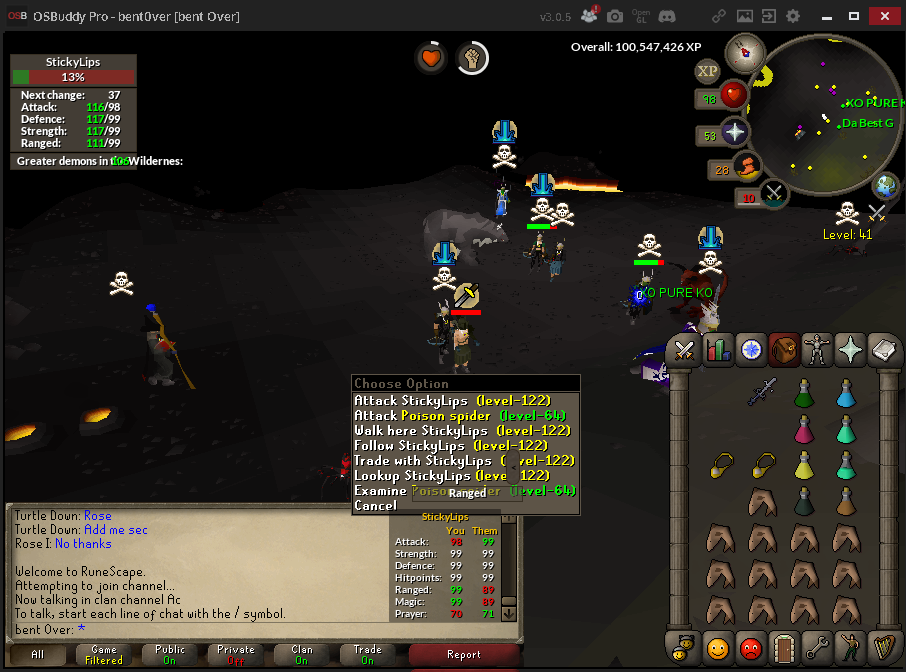Open the world map globe
The image size is (906, 672).
tap(886, 186)
